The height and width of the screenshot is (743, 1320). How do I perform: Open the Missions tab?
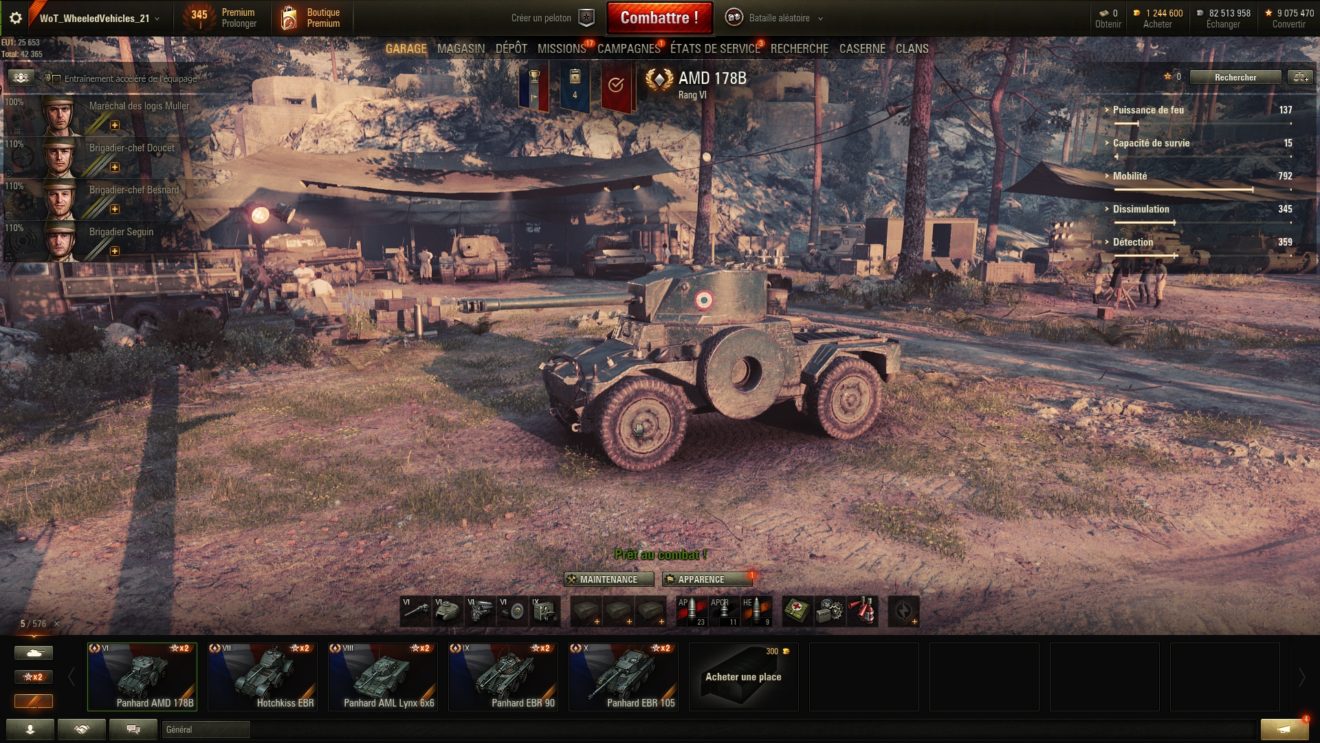pos(561,48)
